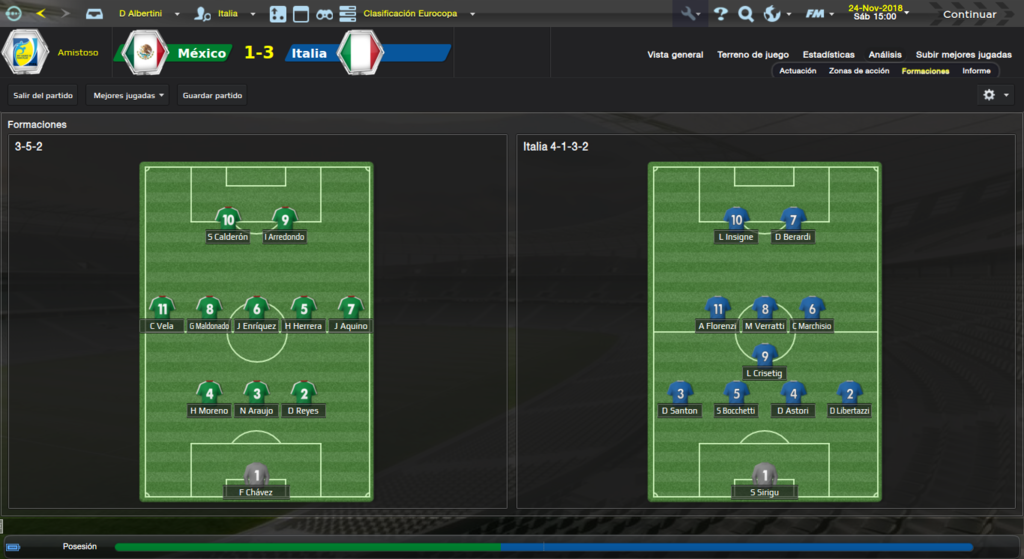The width and height of the screenshot is (1024, 559).
Task: Open the Terreno de juego tab
Action: [x=753, y=55]
